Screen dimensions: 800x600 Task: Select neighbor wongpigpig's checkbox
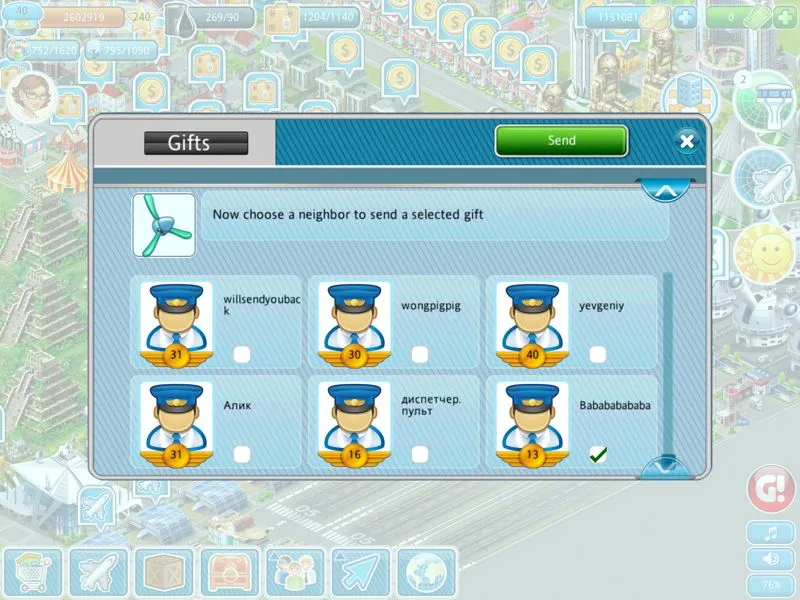coord(419,354)
